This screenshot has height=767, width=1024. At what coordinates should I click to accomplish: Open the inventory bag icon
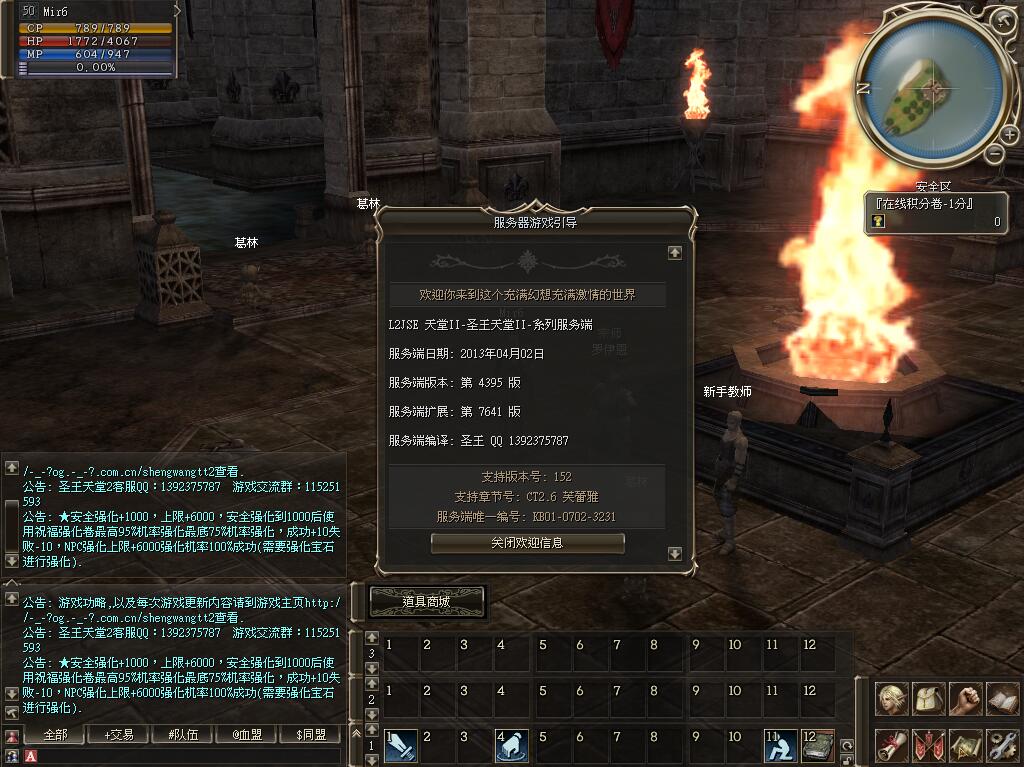point(929,699)
